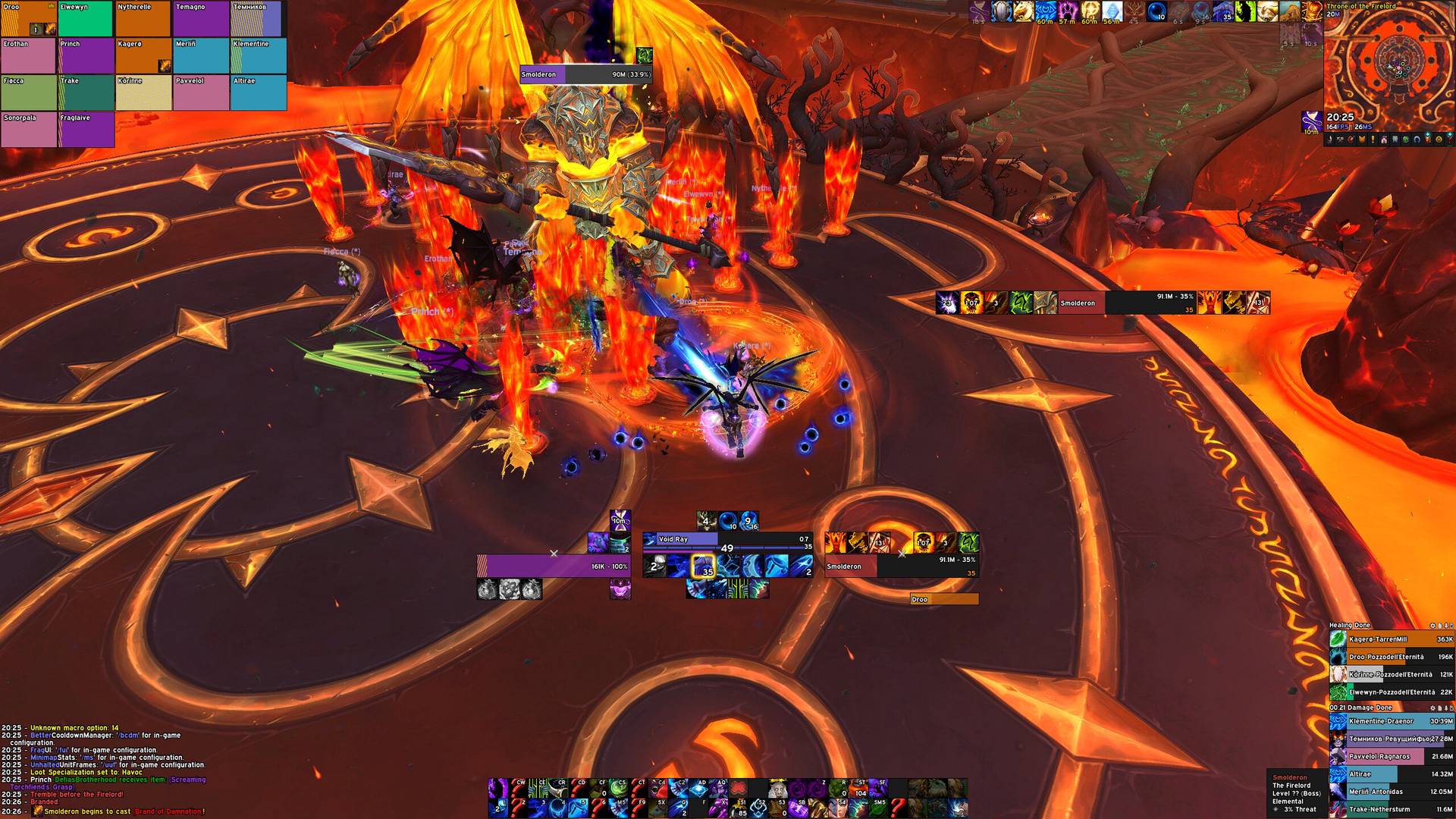Click the Droo target-of-target bar
The height and width of the screenshot is (819, 1456).
click(x=944, y=599)
